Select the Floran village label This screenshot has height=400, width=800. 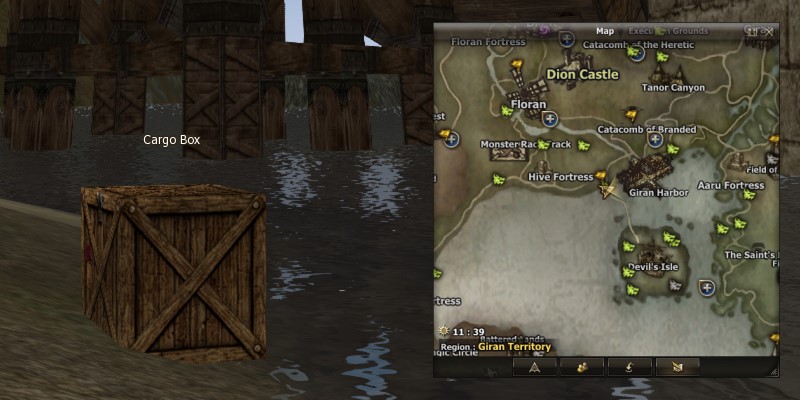click(527, 104)
